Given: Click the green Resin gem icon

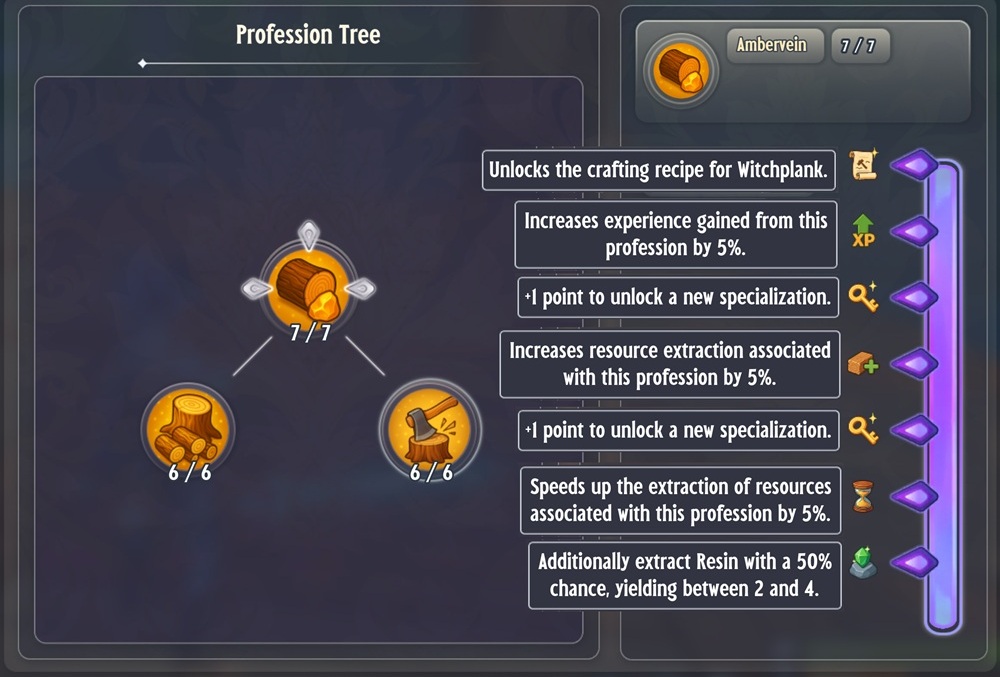Looking at the screenshot, I should coord(863,563).
